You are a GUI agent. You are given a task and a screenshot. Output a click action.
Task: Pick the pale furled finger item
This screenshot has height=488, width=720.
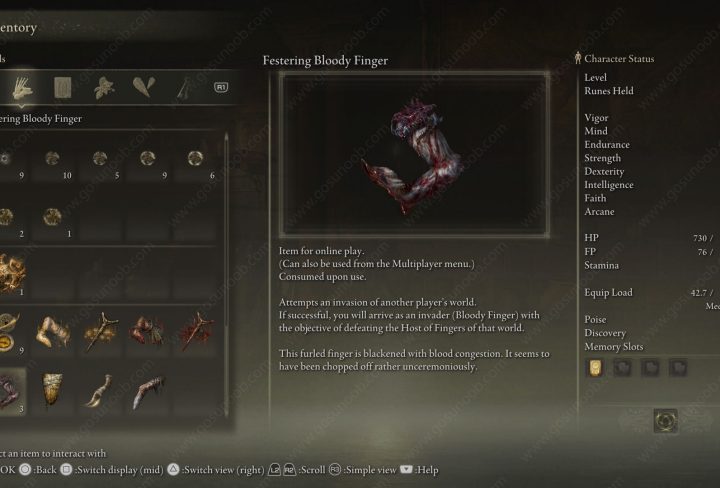click(x=54, y=331)
